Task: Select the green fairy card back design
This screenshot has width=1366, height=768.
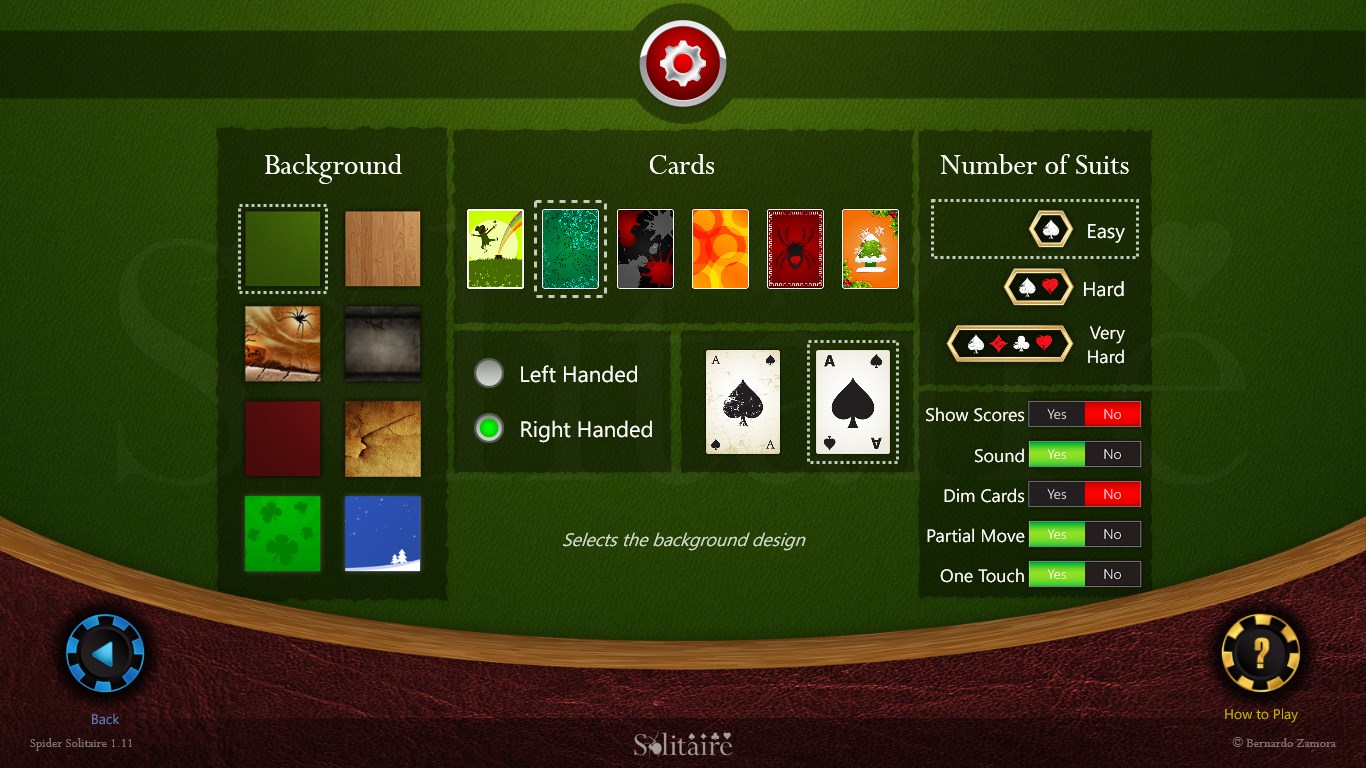Action: click(495, 248)
